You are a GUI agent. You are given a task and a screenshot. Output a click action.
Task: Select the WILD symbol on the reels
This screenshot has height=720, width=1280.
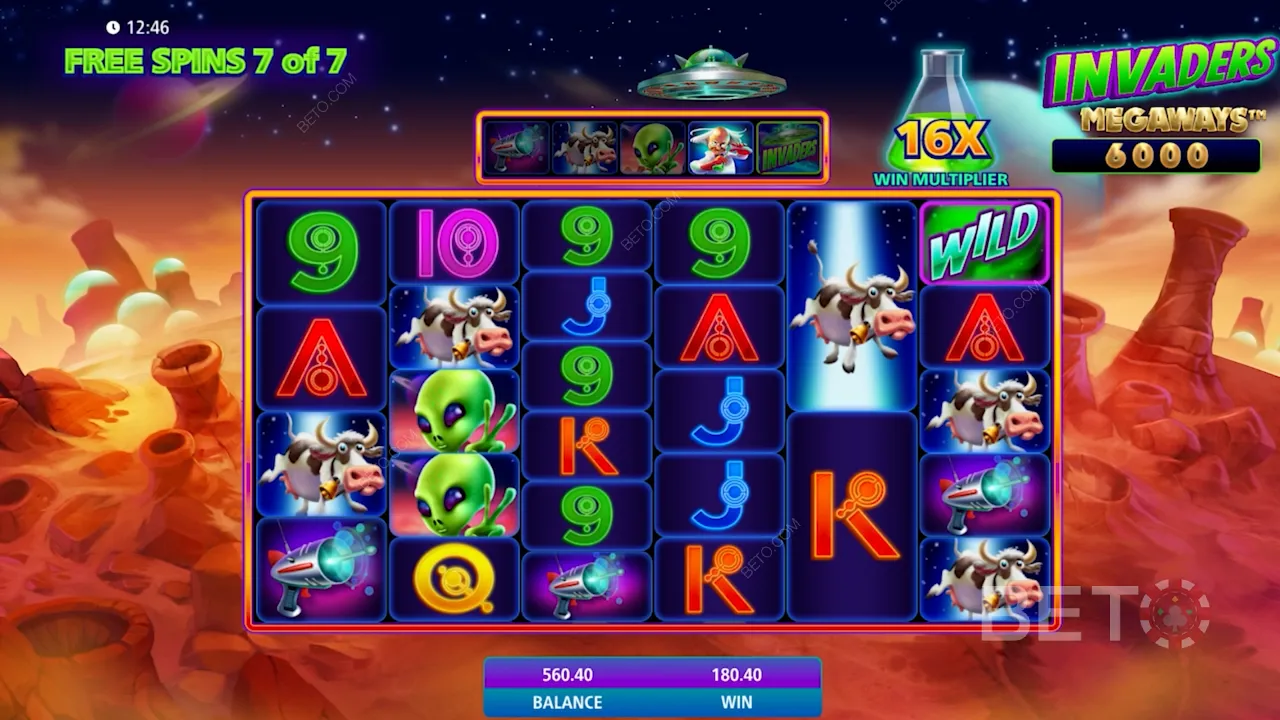984,242
